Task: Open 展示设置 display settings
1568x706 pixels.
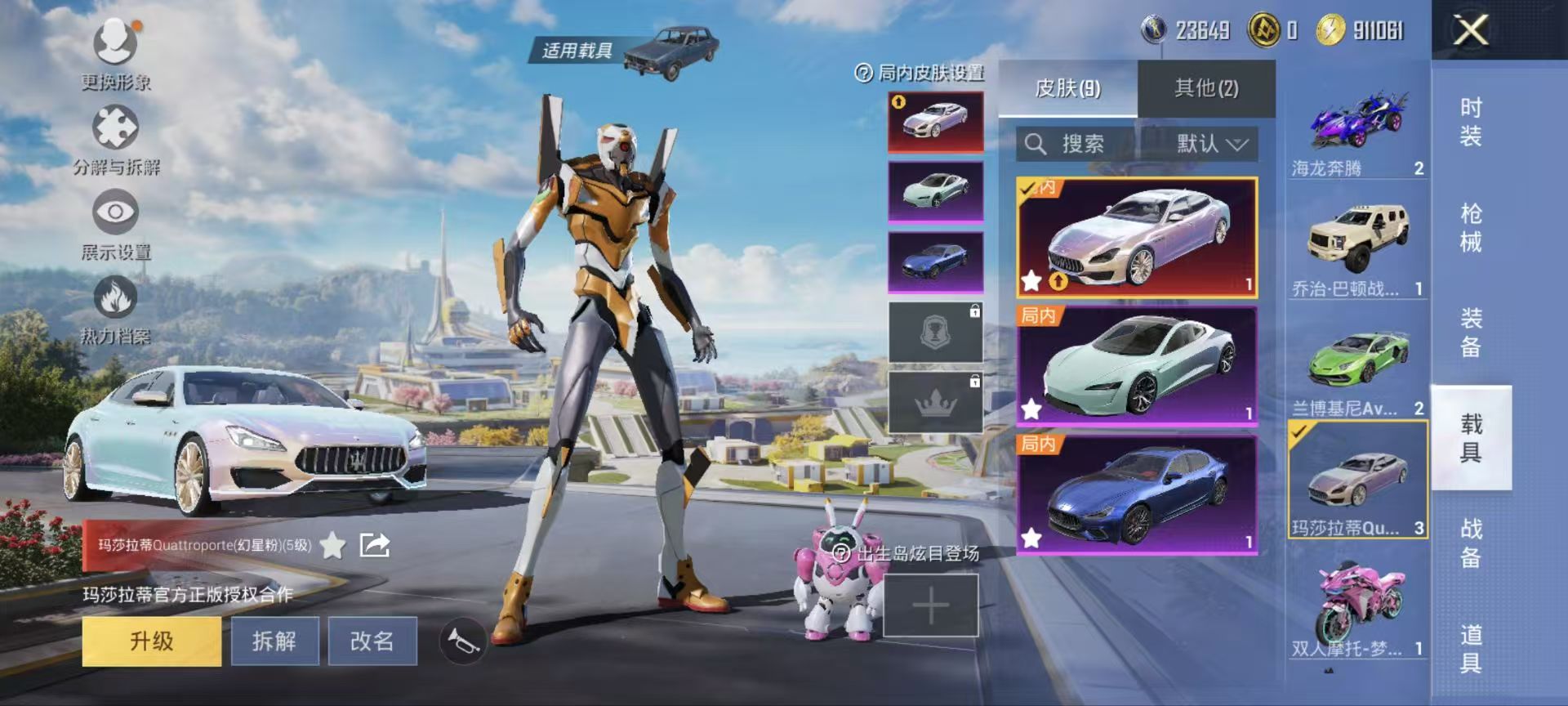Action: pyautogui.click(x=116, y=222)
